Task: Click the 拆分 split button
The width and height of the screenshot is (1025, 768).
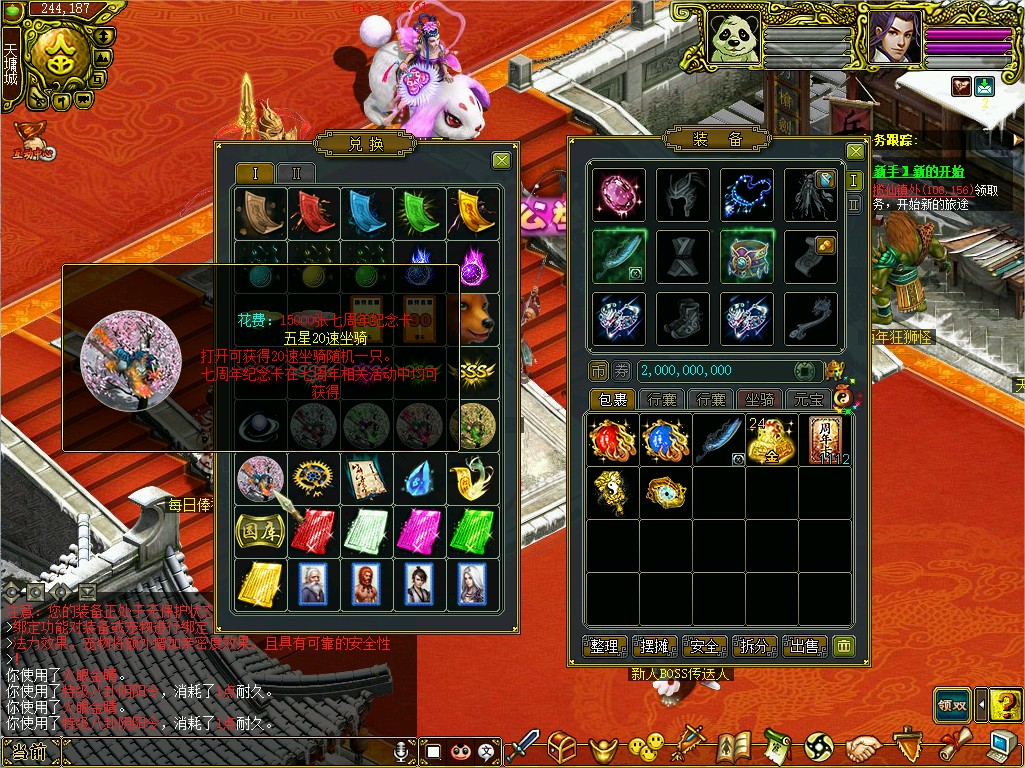Action: pos(755,647)
